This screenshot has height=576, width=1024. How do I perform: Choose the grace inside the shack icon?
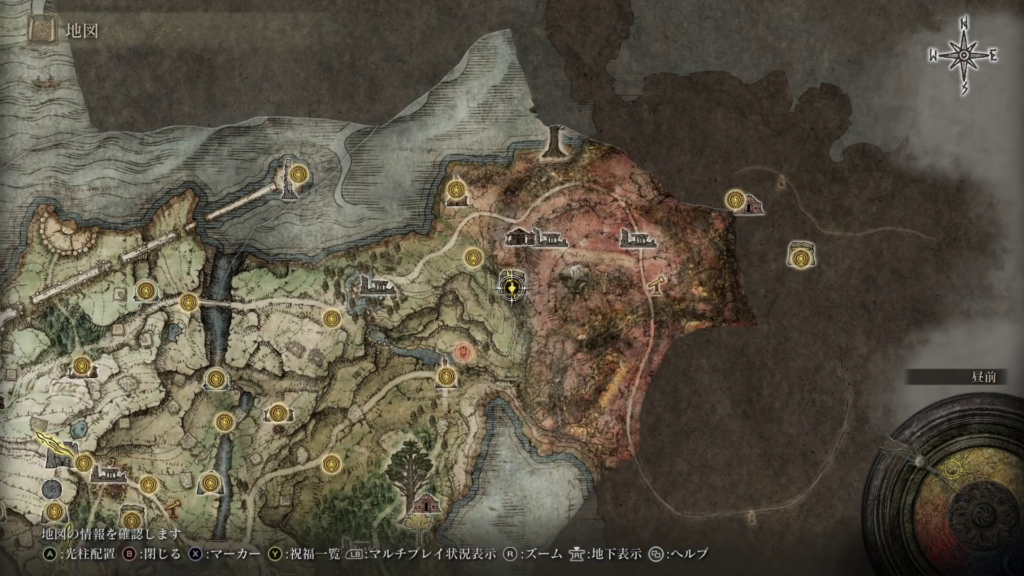799,257
